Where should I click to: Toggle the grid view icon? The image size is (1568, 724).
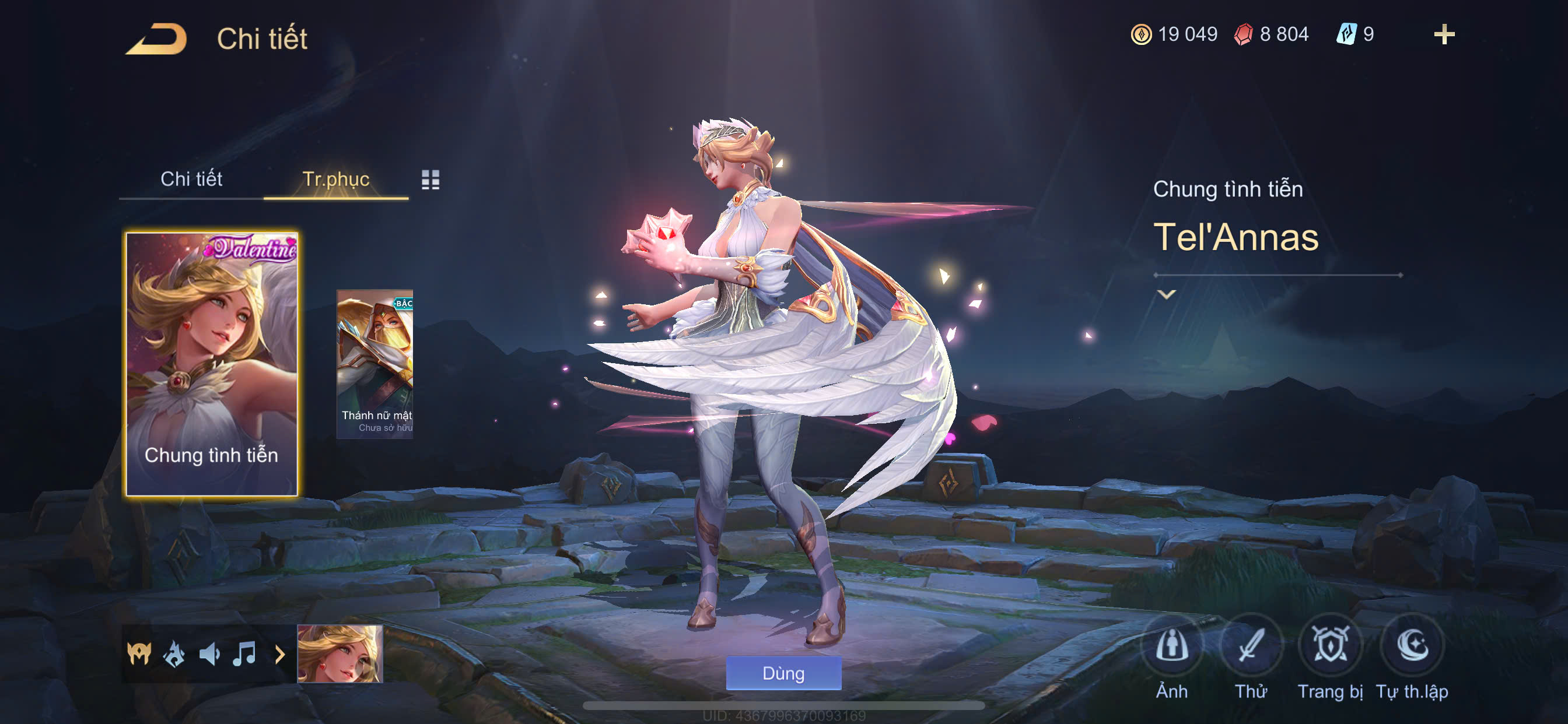430,180
